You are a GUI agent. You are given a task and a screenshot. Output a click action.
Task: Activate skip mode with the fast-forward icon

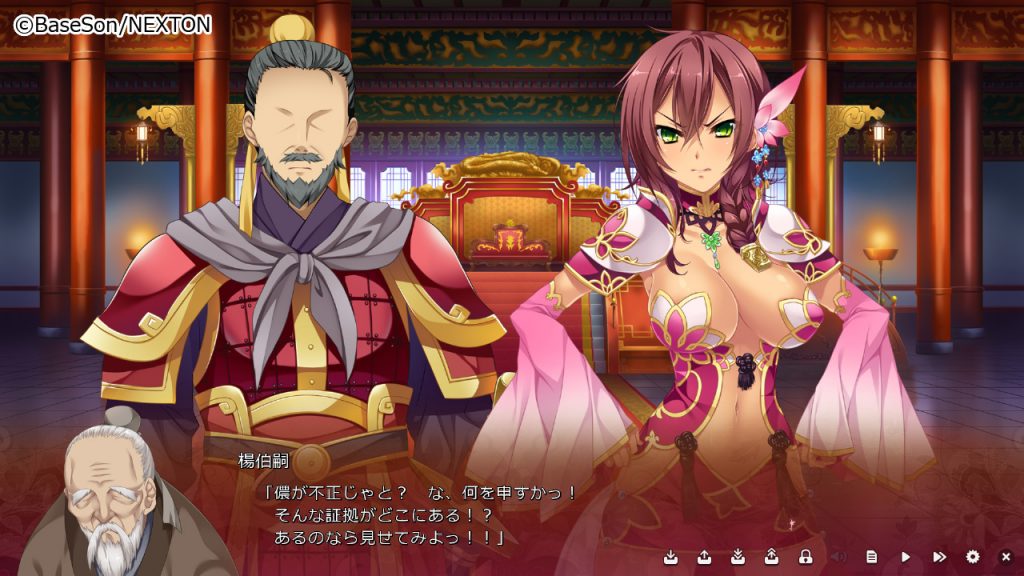939,556
